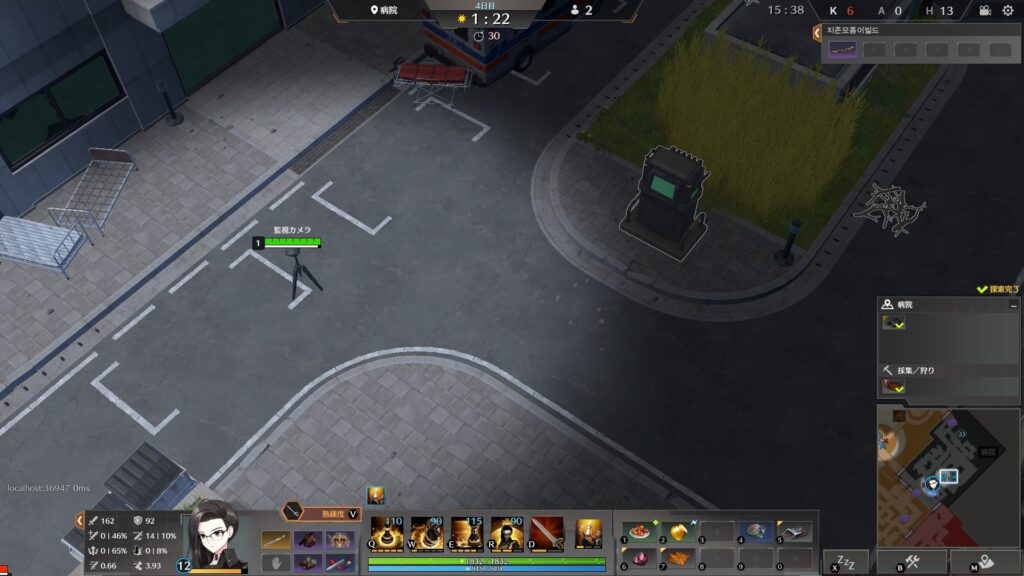Activate the Q skill
The width and height of the screenshot is (1024, 576).
click(385, 532)
